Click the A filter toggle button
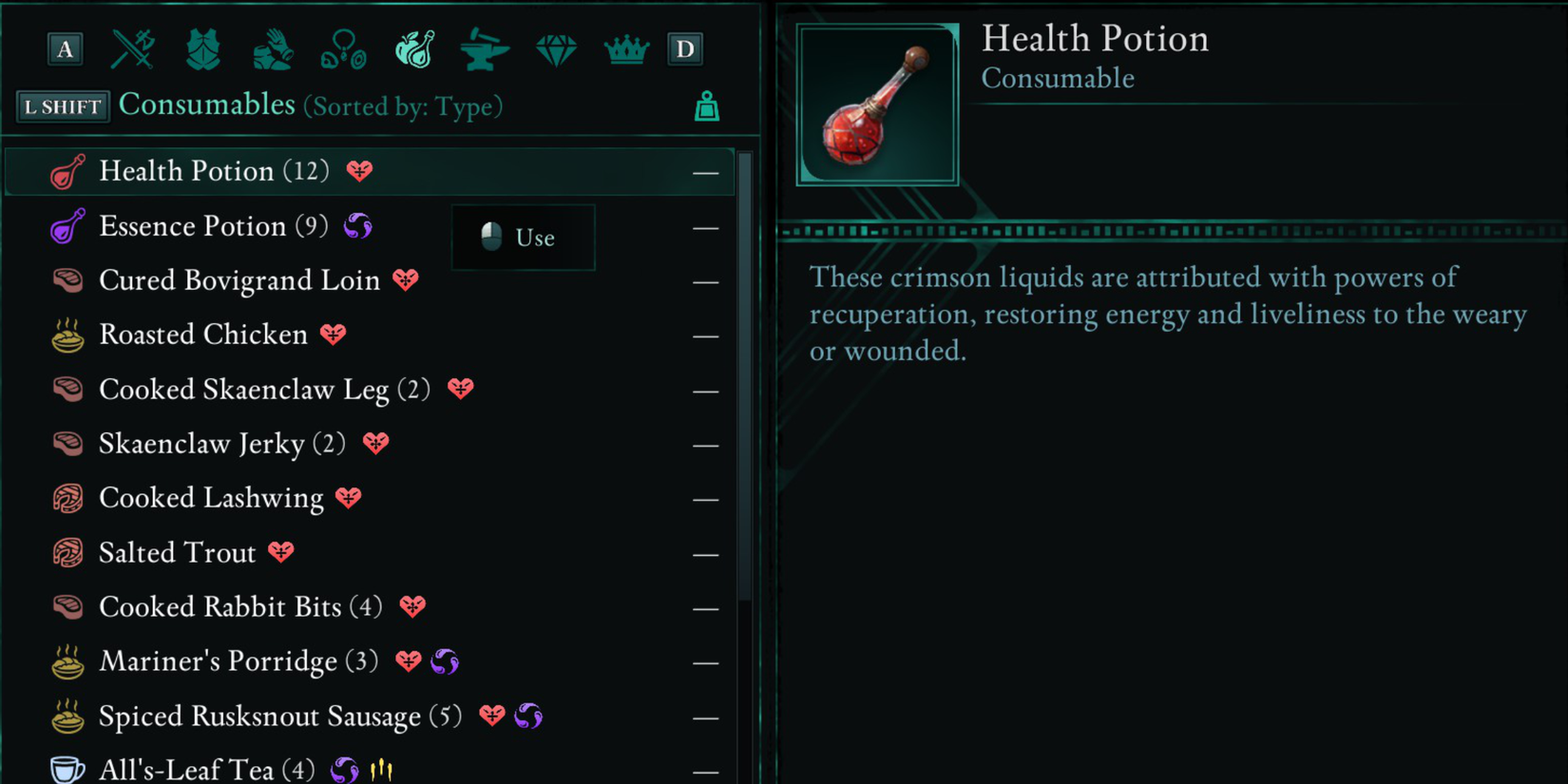This screenshot has width=1568, height=784. [x=64, y=49]
